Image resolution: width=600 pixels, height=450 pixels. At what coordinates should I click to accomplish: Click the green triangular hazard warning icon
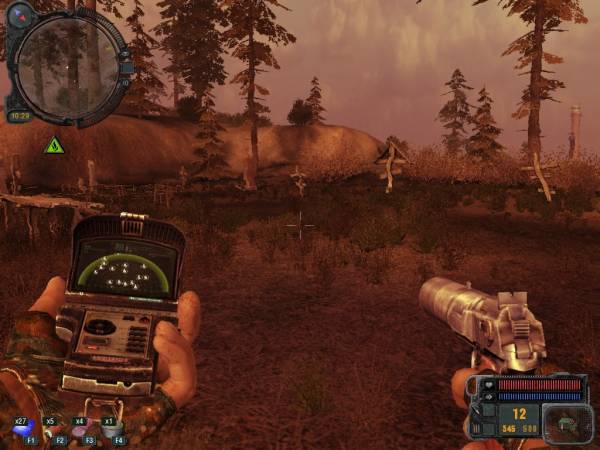click(54, 145)
